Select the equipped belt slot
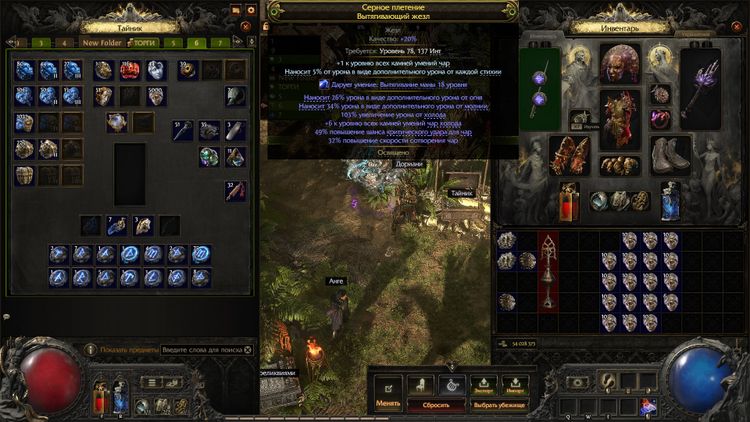The width and height of the screenshot is (750, 422). pos(620,166)
